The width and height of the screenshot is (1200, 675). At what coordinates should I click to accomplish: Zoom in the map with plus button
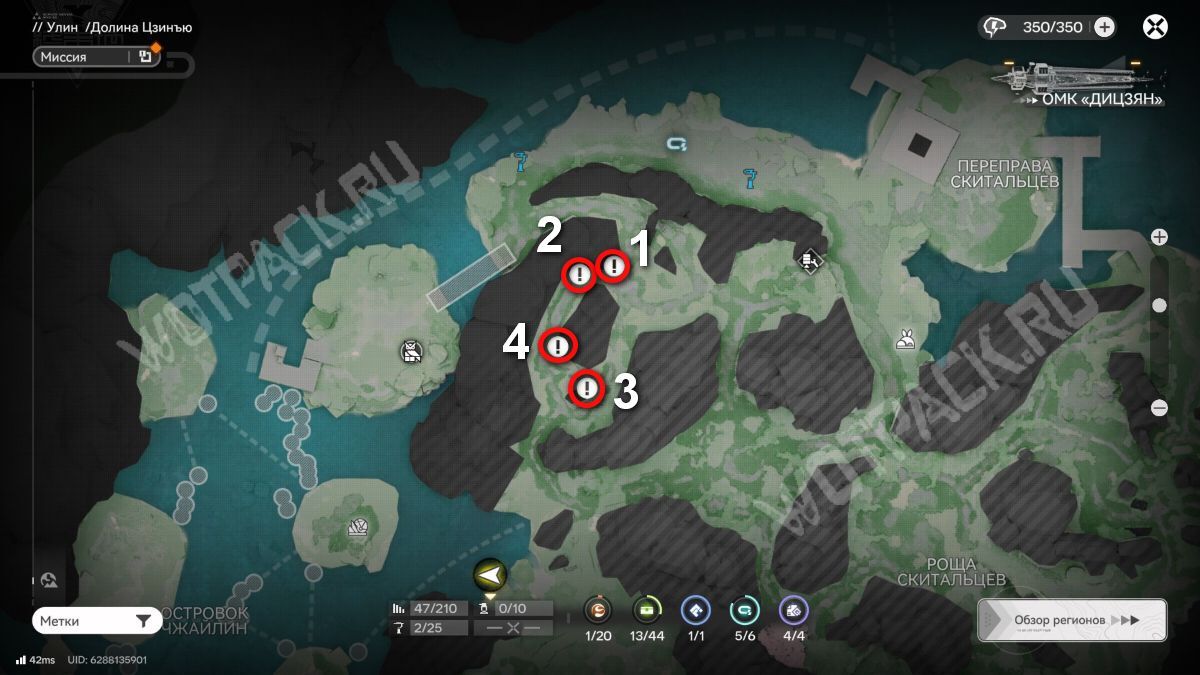[x=1159, y=237]
